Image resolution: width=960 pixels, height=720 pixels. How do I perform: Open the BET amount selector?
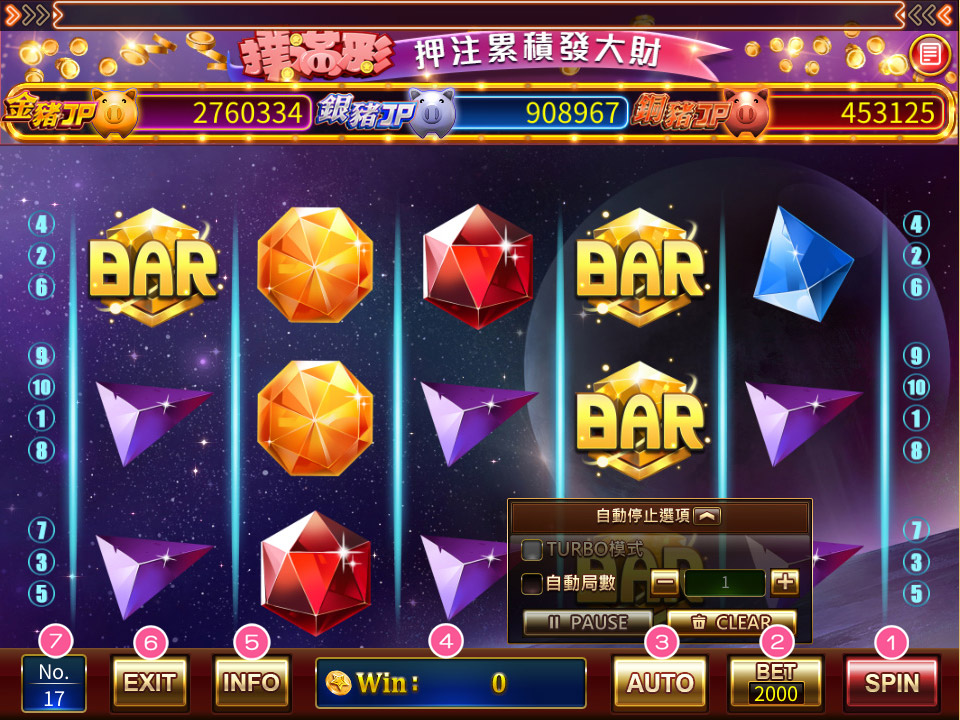[776, 683]
